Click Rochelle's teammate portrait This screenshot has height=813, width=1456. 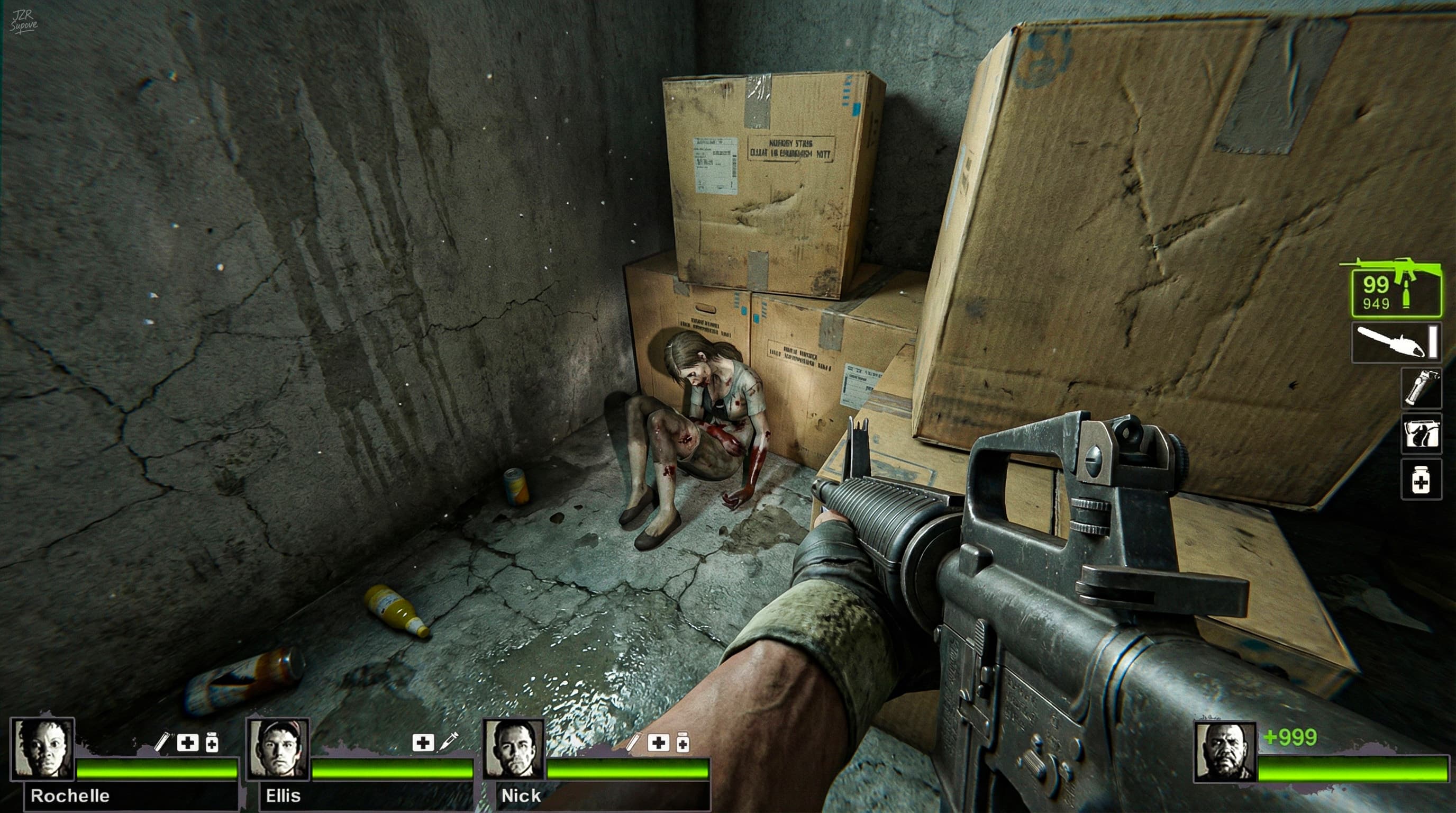43,749
